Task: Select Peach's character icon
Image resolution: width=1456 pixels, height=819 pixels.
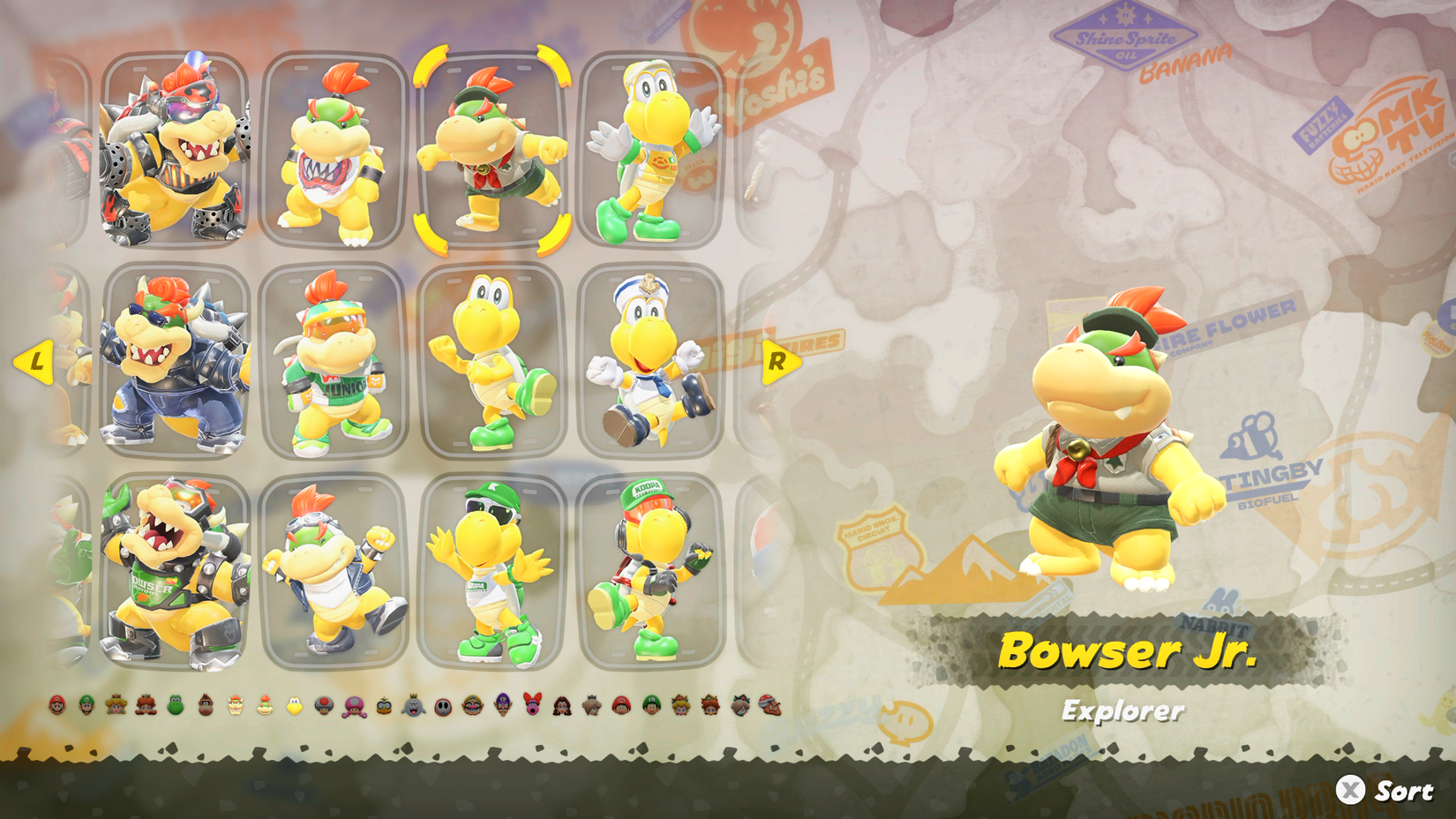Action: coord(116,706)
